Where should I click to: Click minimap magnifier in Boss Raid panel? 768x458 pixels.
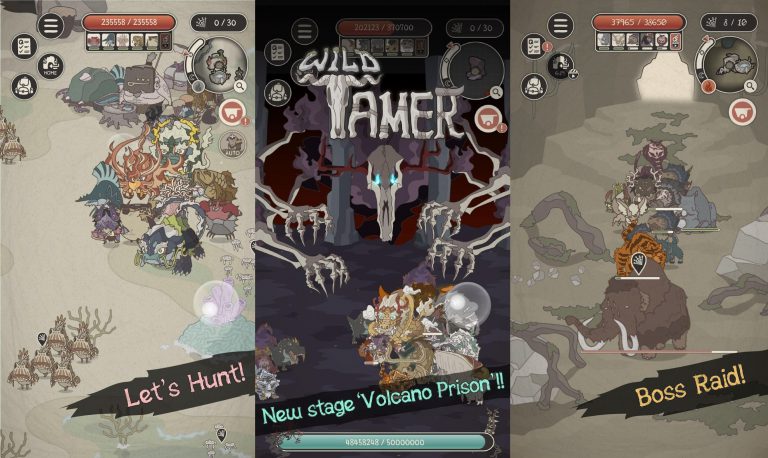coord(751,88)
